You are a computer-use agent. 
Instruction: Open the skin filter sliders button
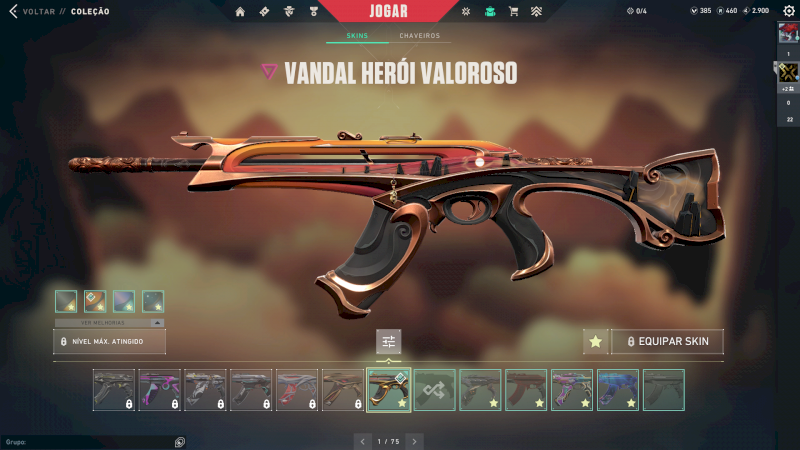389,342
